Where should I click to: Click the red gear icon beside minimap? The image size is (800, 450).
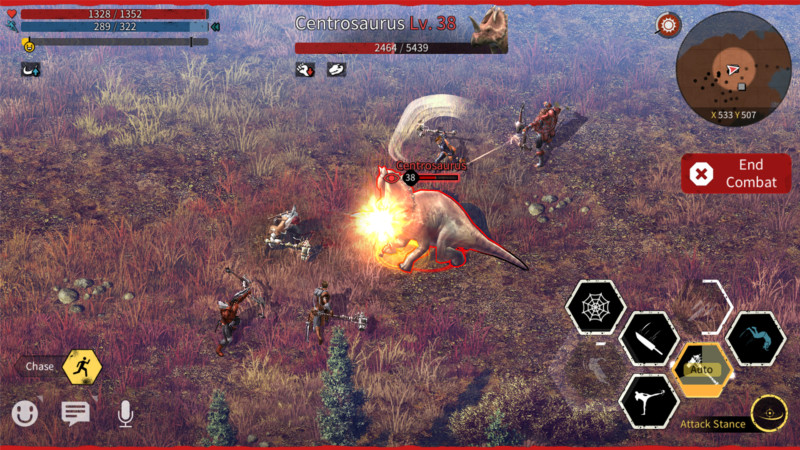click(x=668, y=25)
